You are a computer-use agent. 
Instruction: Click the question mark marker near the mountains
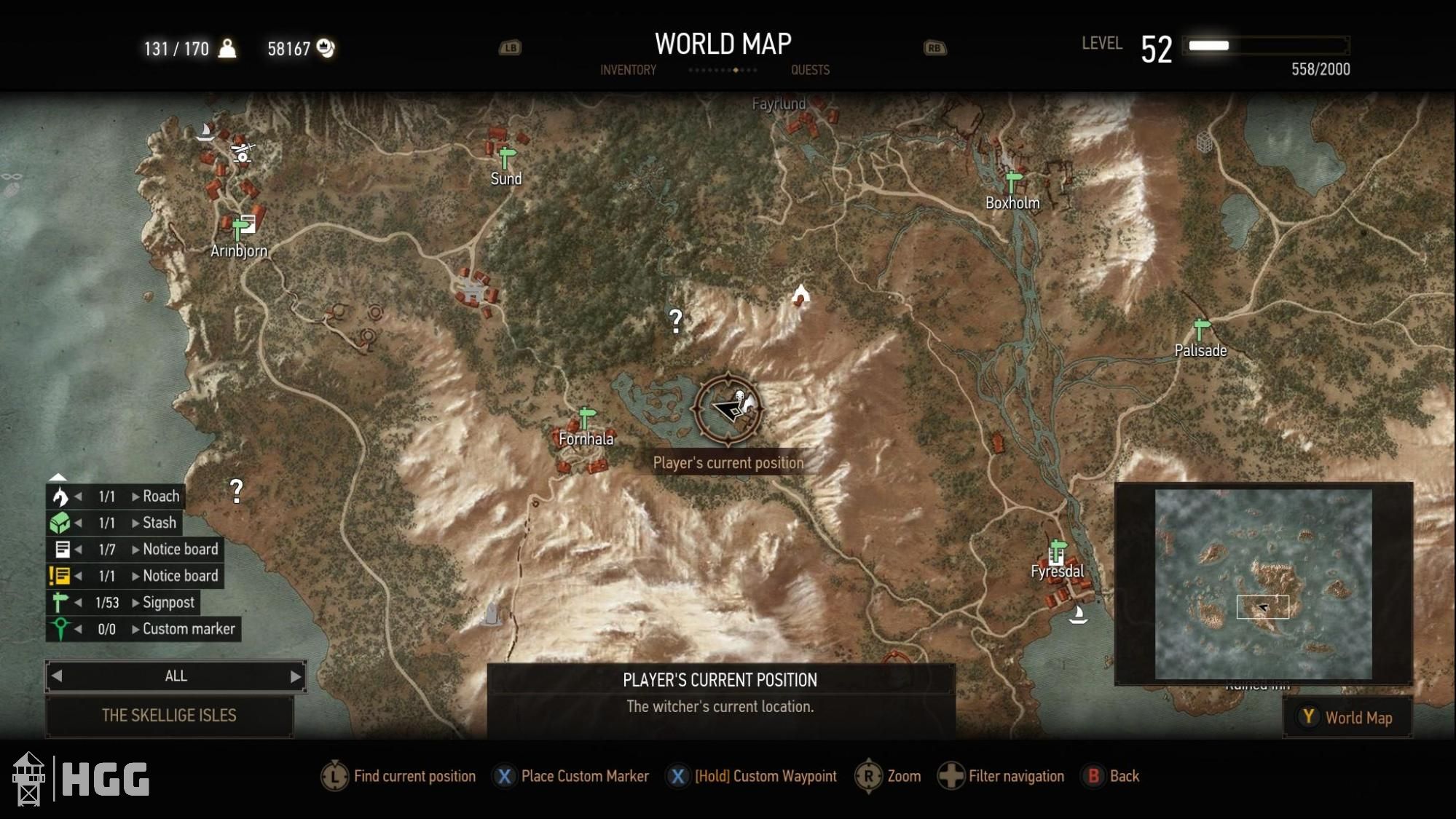[676, 319]
